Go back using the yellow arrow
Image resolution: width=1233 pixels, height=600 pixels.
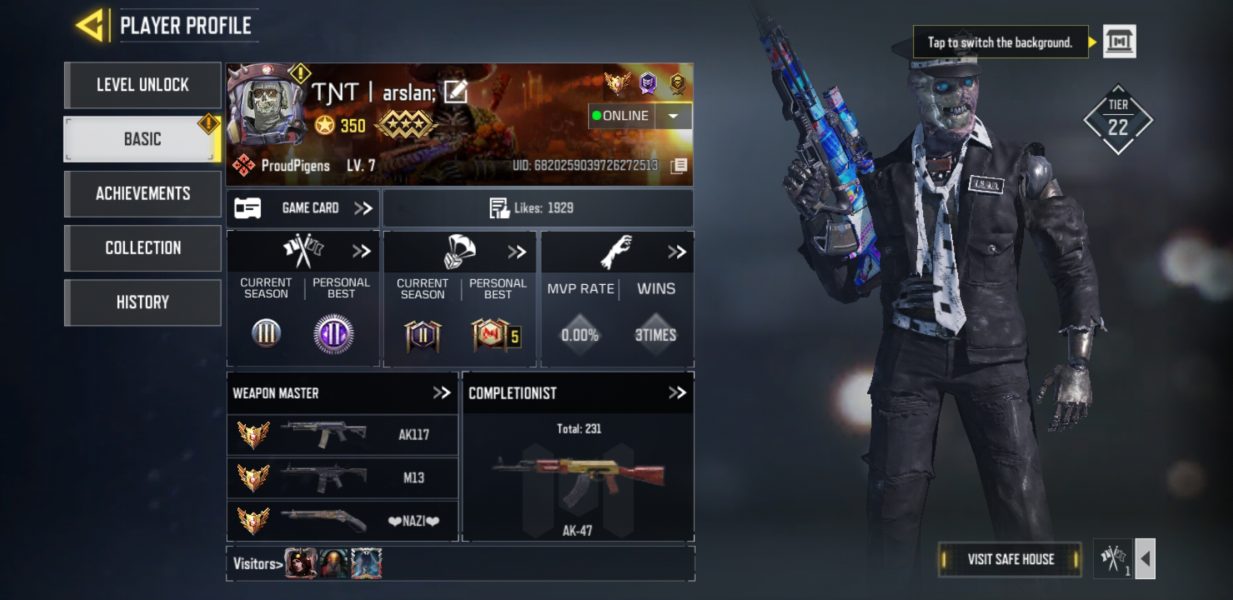click(x=93, y=25)
